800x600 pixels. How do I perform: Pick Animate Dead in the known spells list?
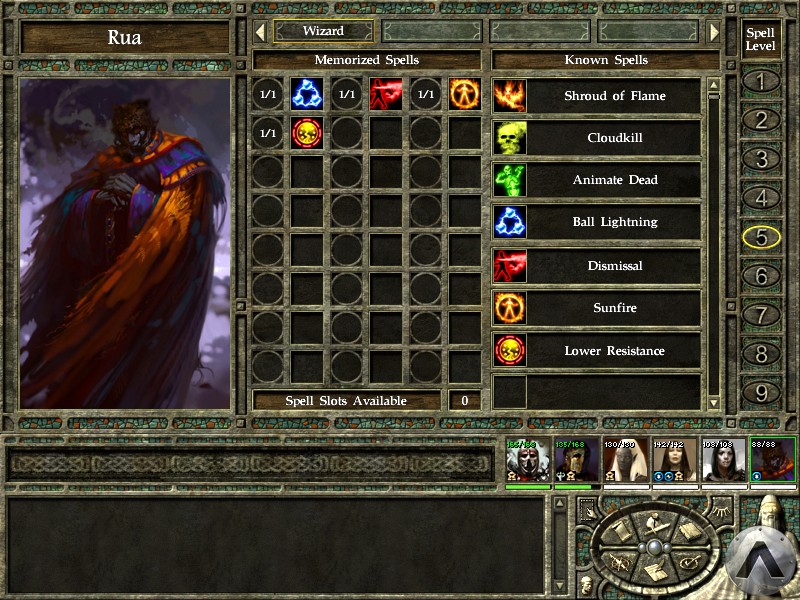coord(614,181)
